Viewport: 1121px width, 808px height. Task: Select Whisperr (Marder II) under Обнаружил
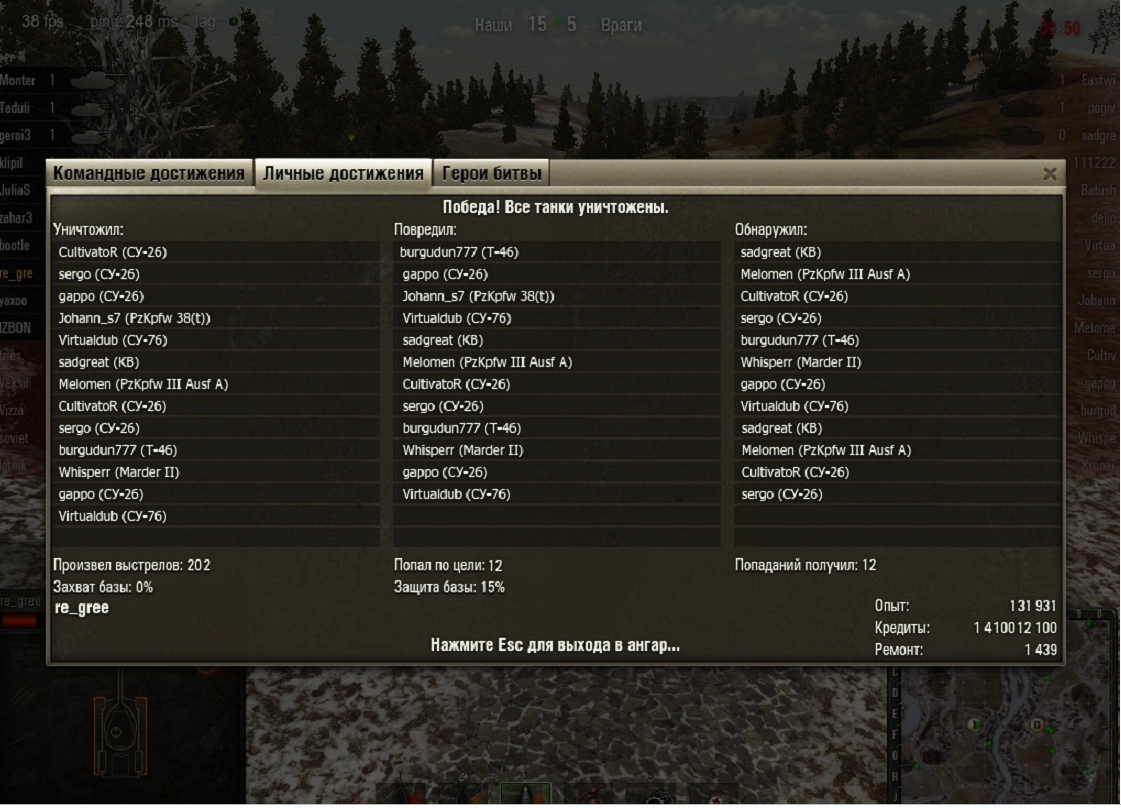(801, 362)
